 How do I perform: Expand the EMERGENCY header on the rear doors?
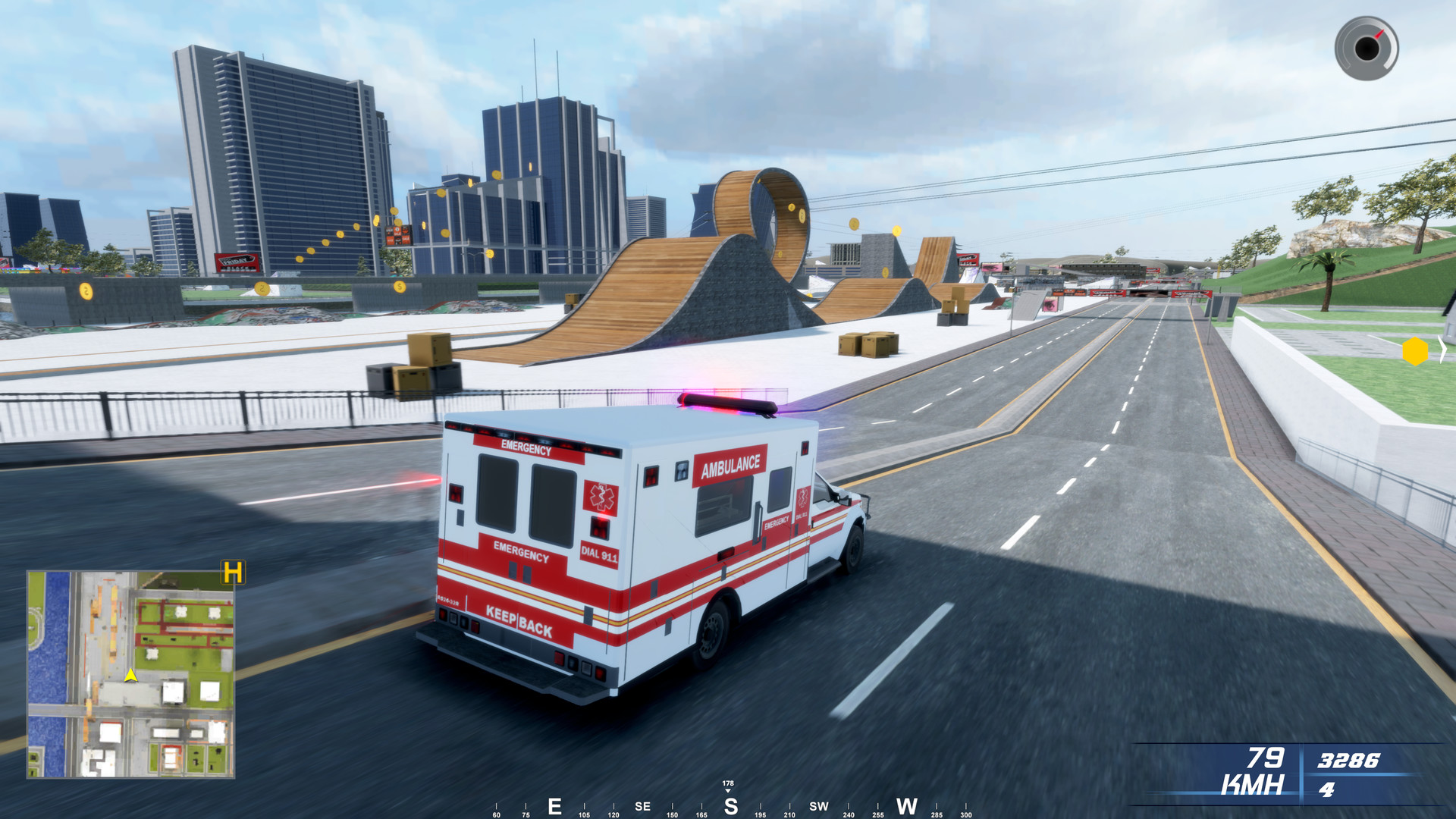tap(526, 447)
